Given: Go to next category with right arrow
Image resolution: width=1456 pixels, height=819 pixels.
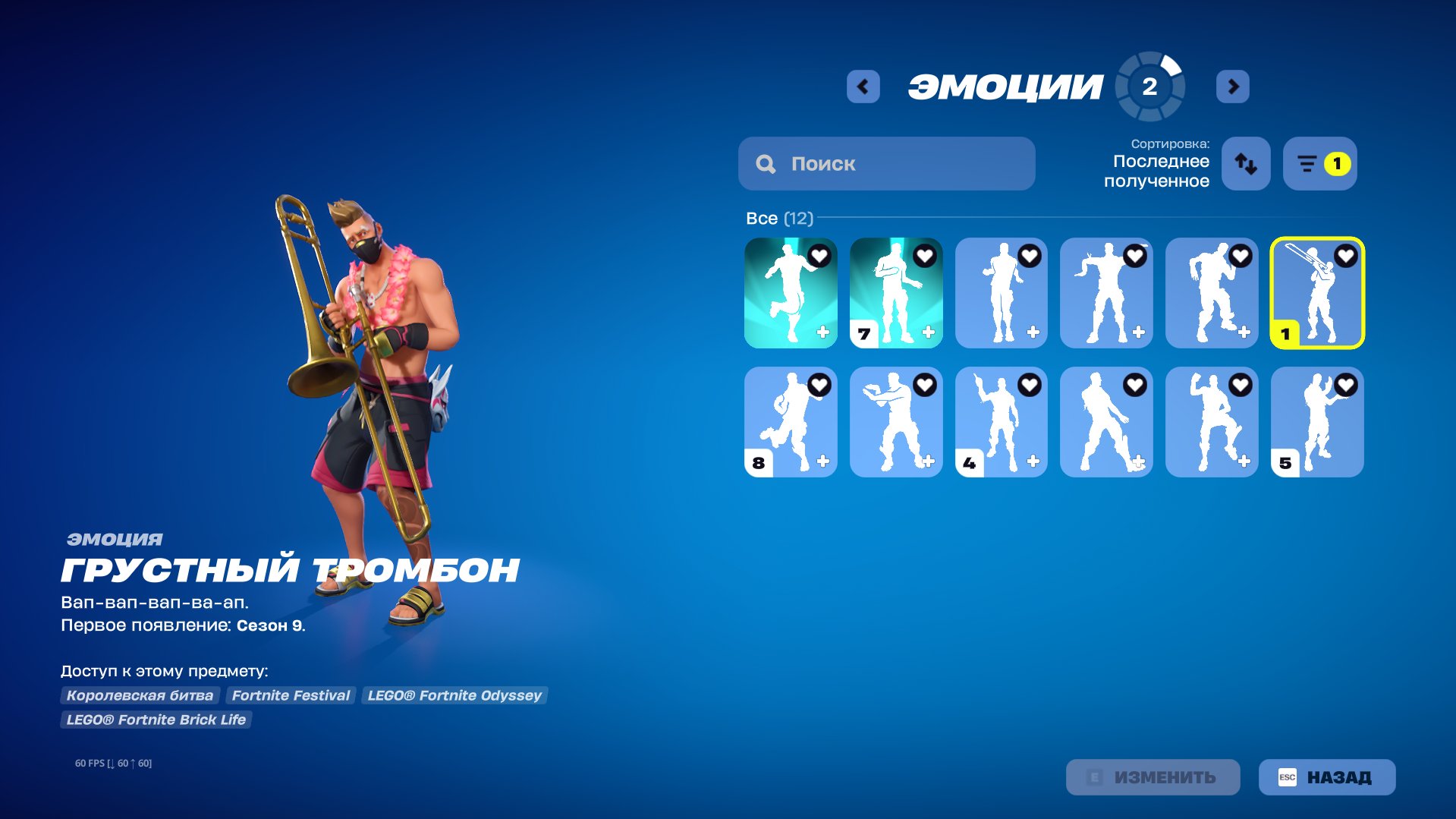Looking at the screenshot, I should [1233, 86].
